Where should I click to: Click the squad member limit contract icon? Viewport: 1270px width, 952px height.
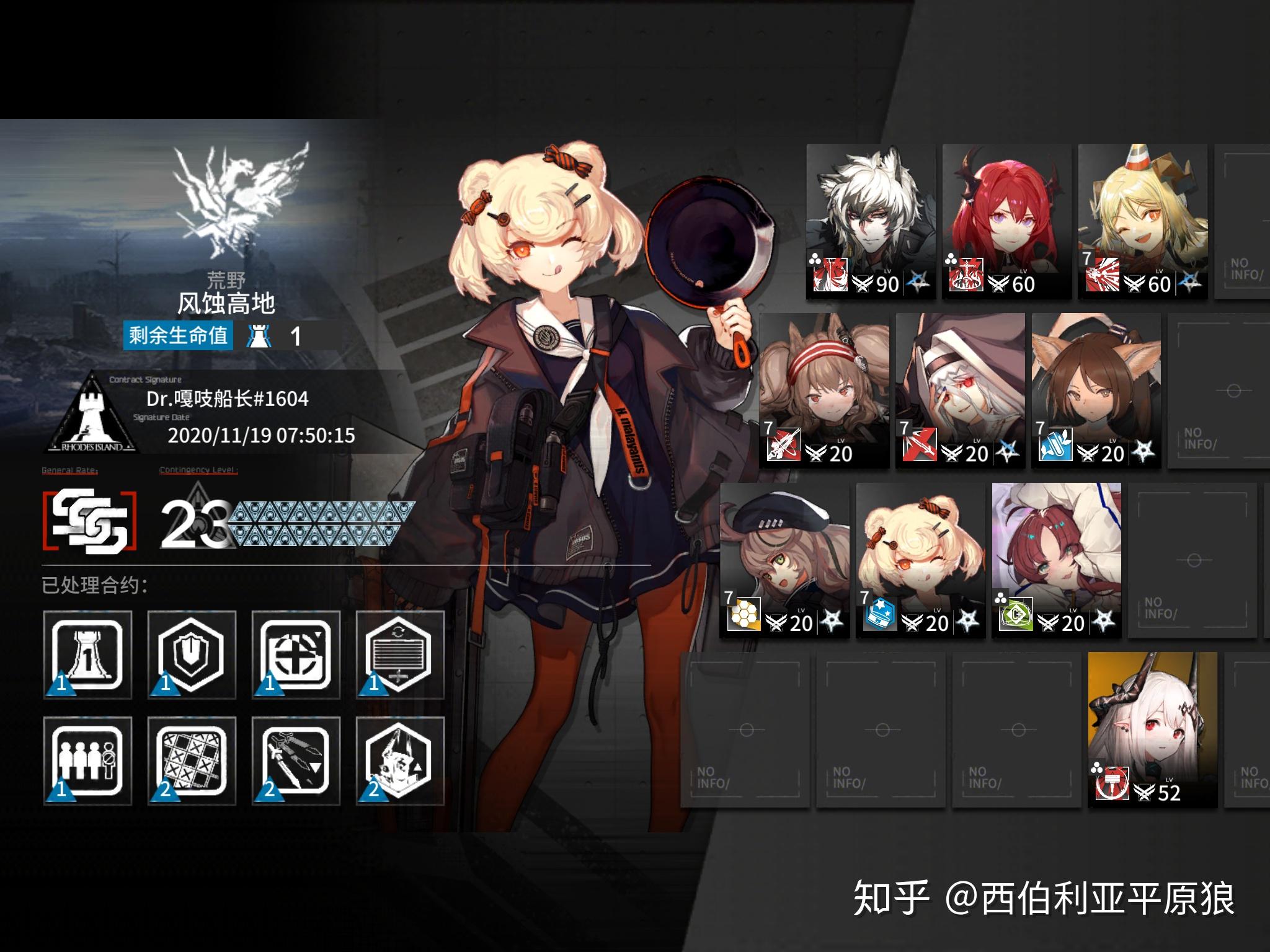click(87, 761)
